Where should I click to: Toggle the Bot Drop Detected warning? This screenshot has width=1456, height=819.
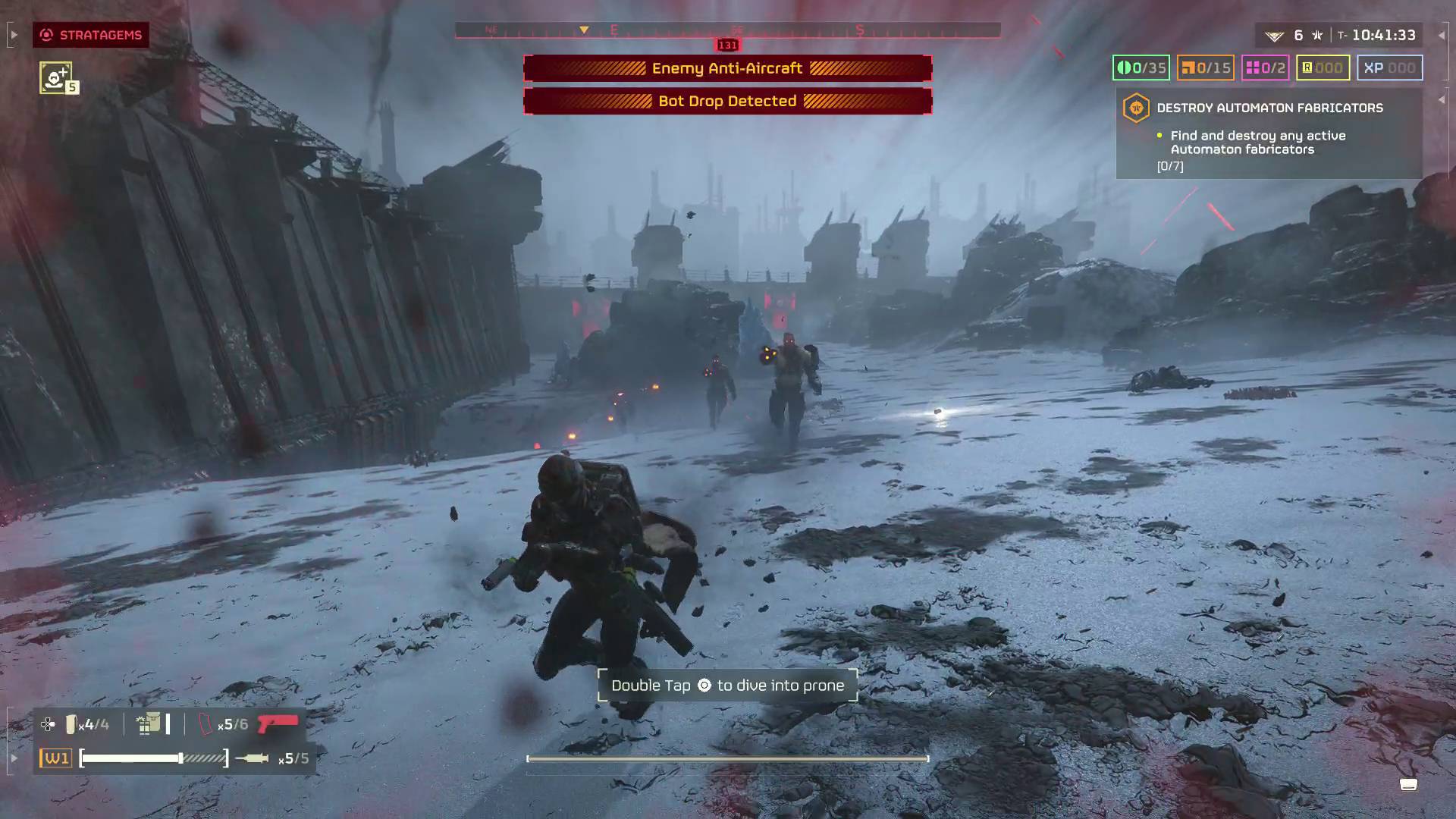pos(727,100)
